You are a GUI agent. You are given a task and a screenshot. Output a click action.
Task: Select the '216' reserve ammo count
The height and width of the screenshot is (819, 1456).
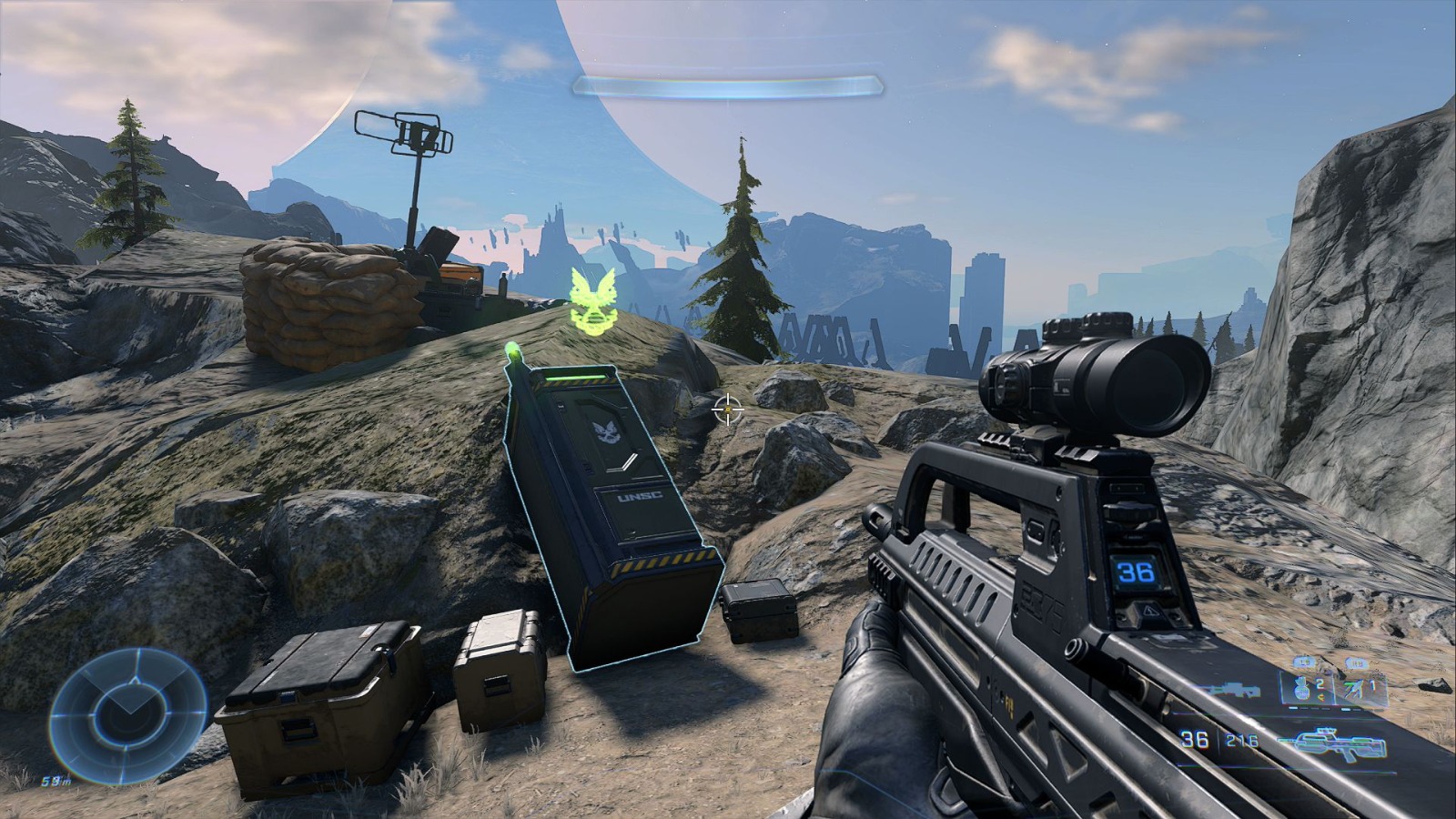coord(1241,739)
